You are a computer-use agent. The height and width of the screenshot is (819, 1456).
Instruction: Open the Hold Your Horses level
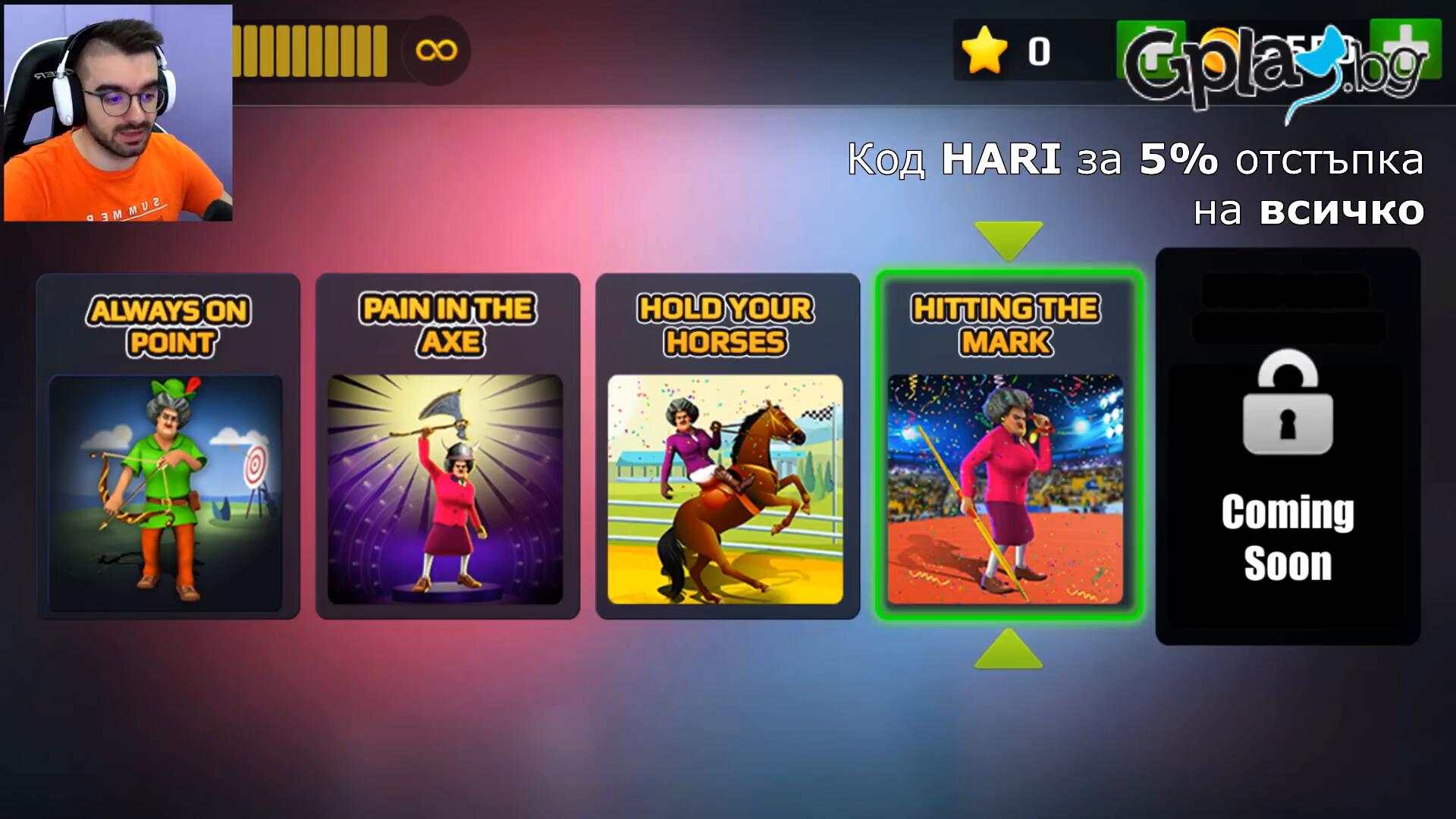tap(727, 446)
